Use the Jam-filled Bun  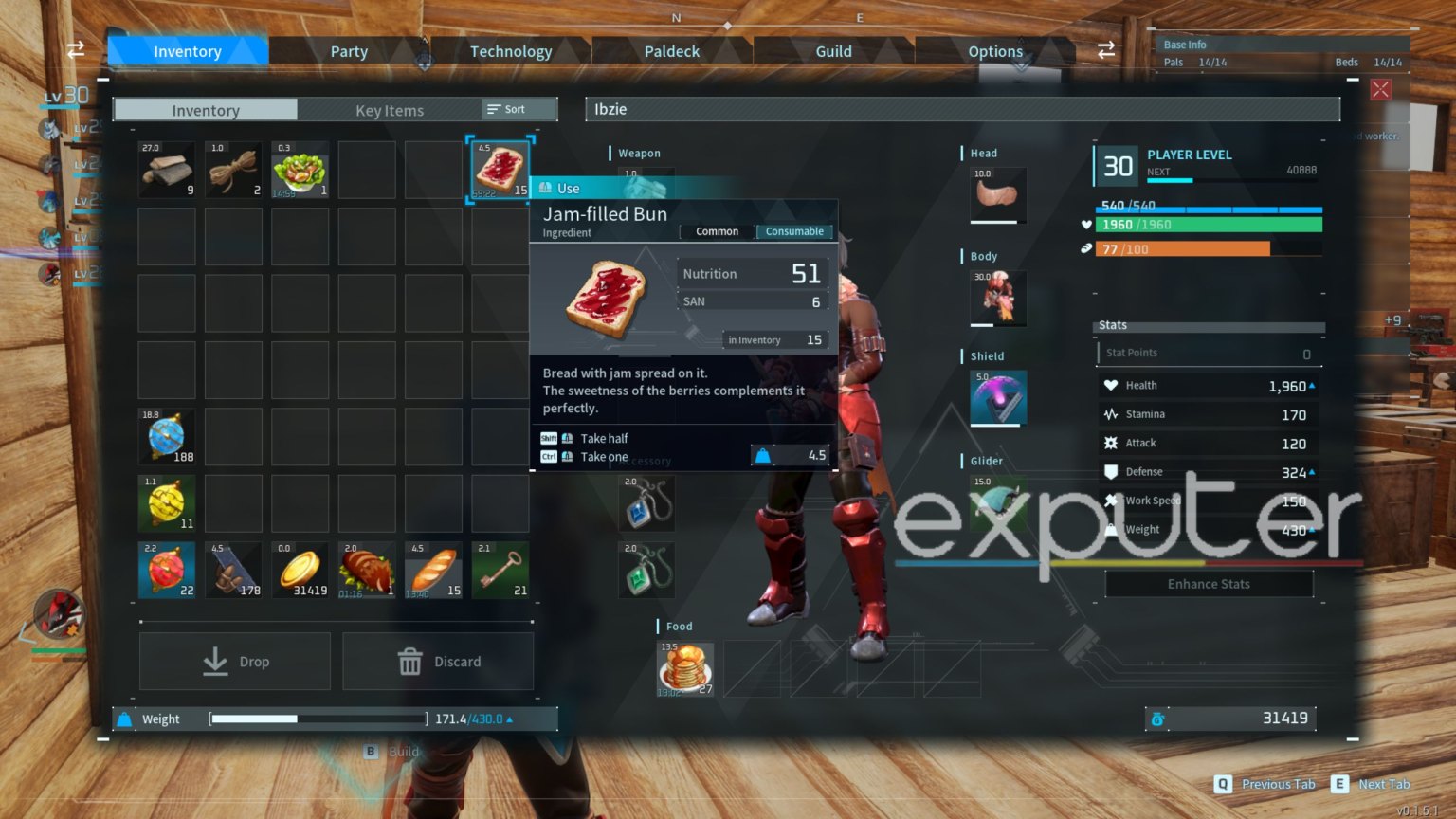[x=569, y=188]
